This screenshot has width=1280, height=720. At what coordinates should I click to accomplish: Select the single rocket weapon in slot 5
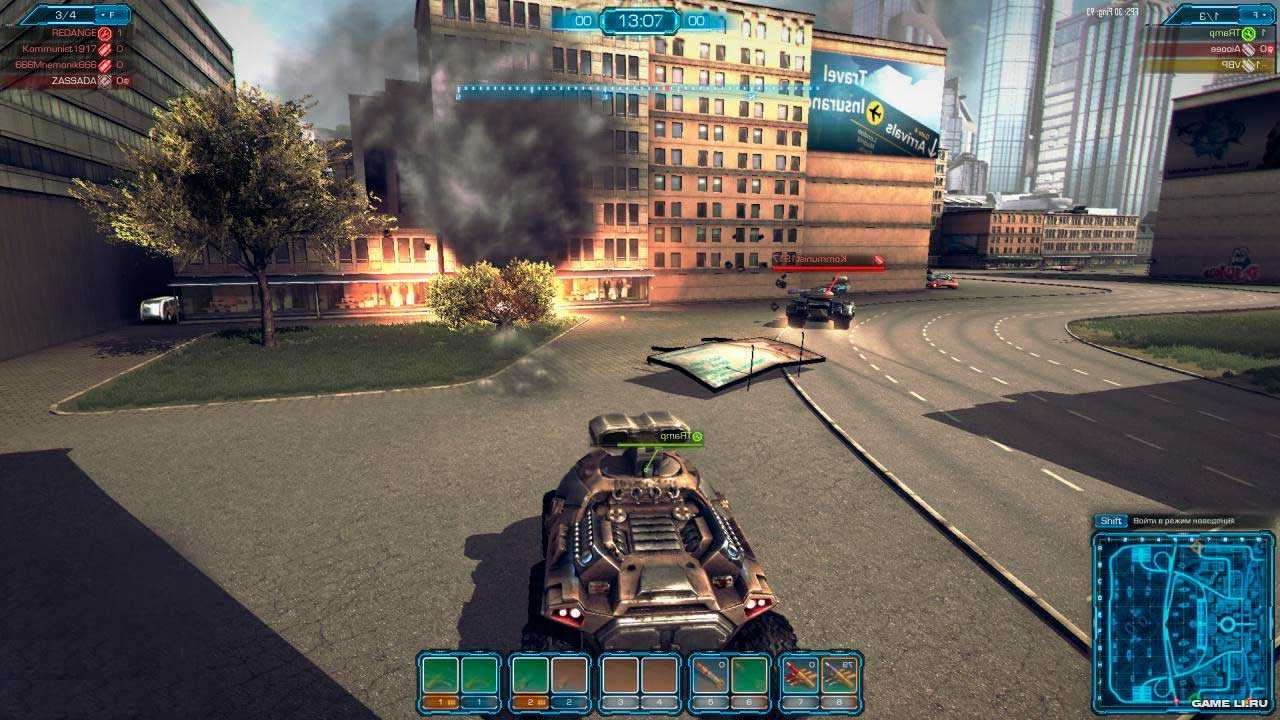point(708,676)
